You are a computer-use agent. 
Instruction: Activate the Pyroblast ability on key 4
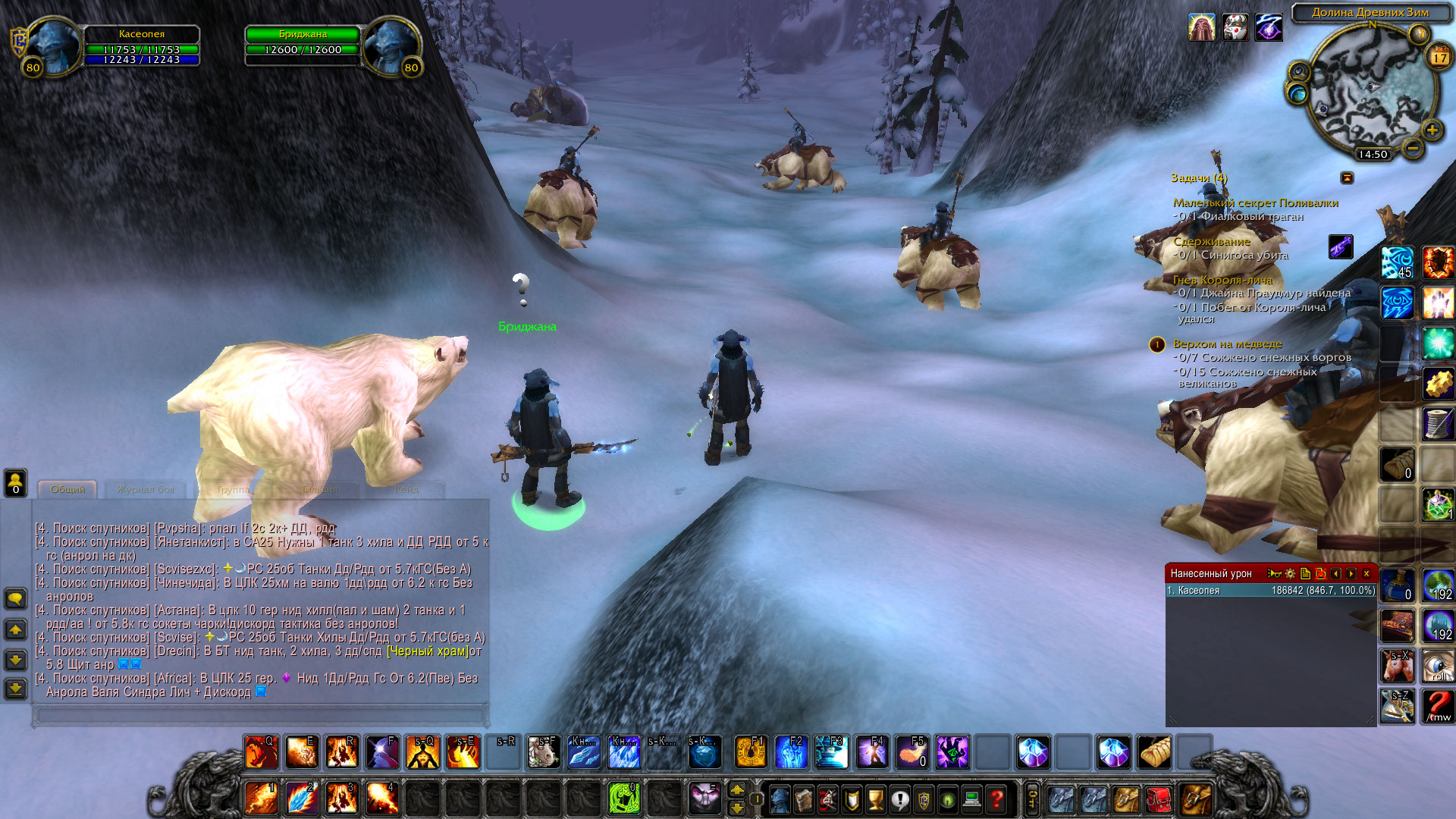point(381,799)
